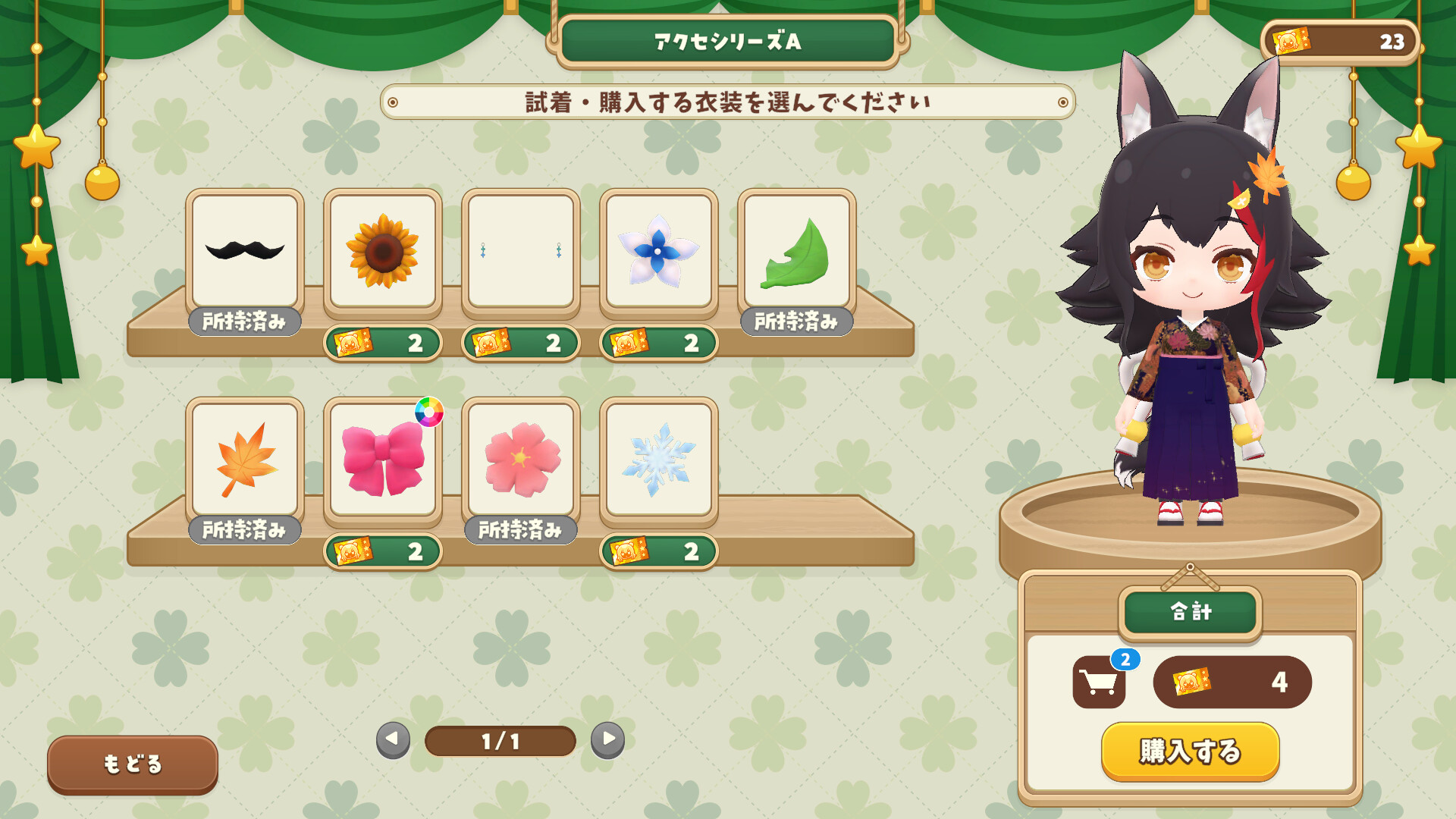Go back with the もどる button
The width and height of the screenshot is (1456, 819).
[133, 764]
